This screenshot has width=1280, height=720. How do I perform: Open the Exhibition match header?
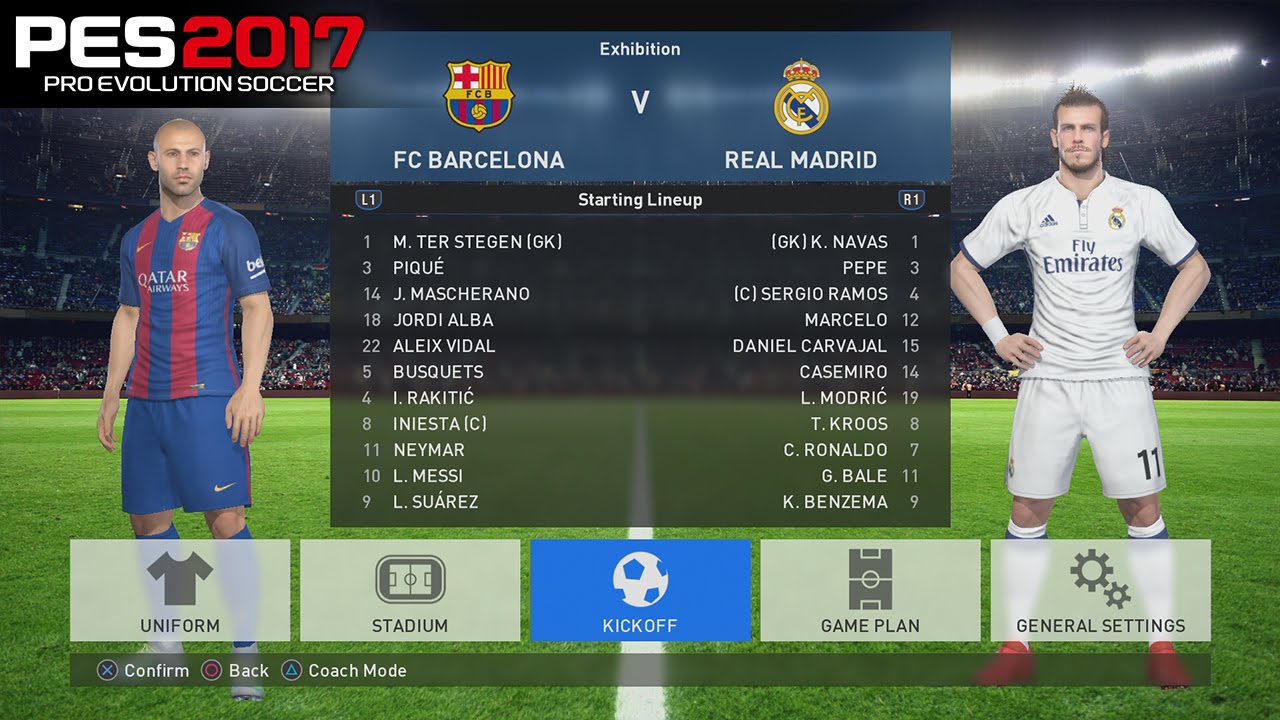640,48
